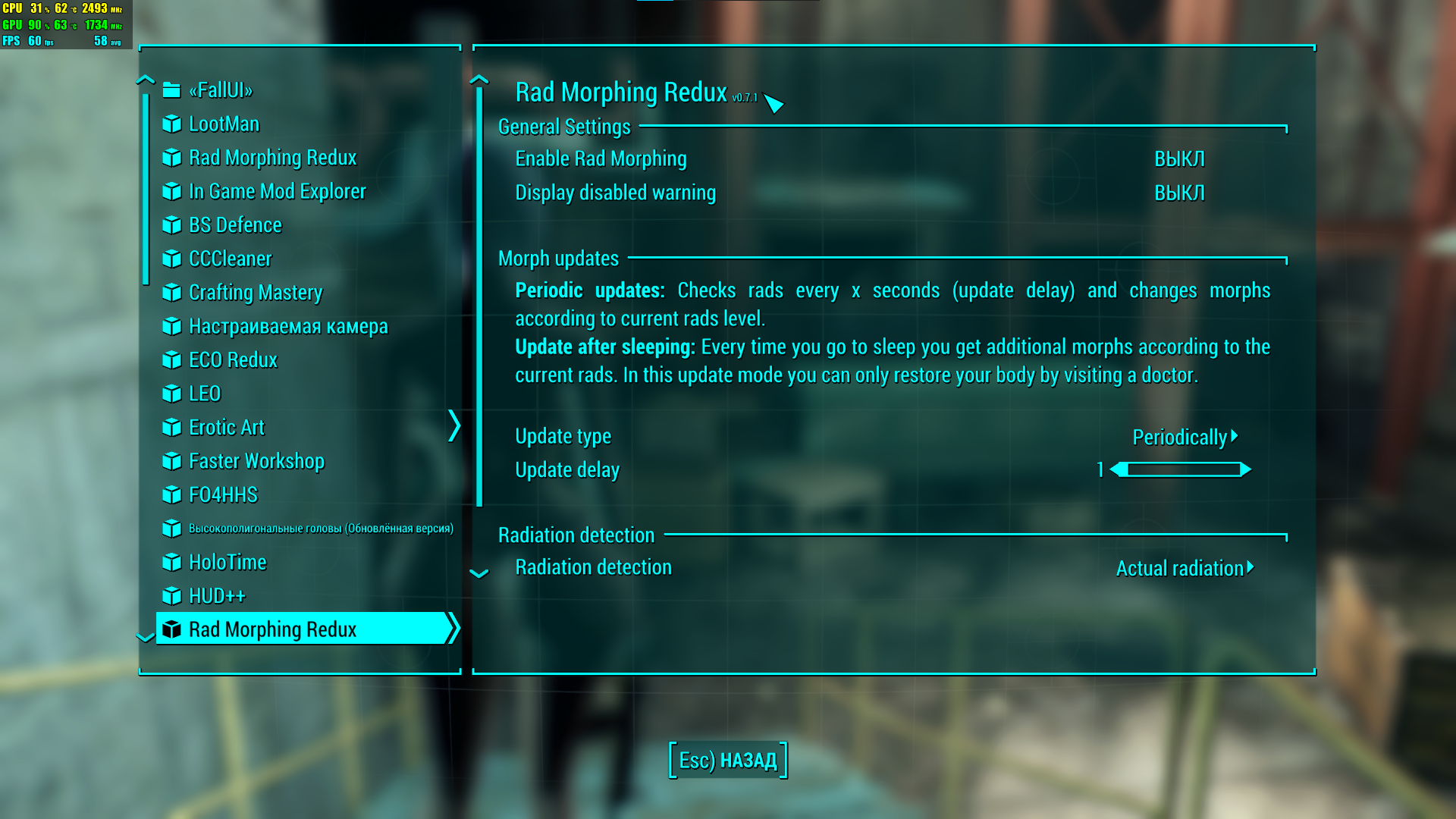Adjust the Update delay slider

[x=1180, y=470]
